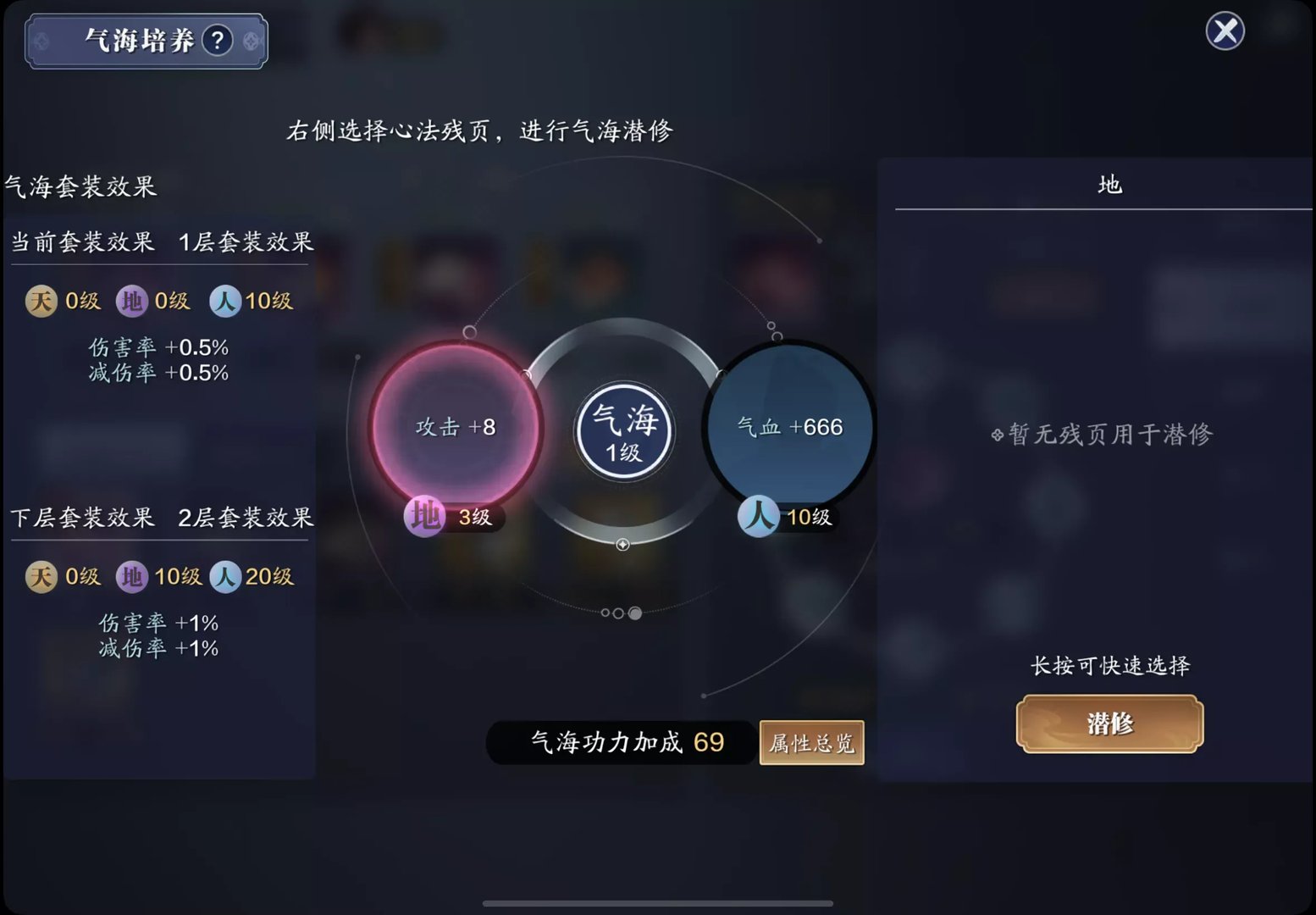The height and width of the screenshot is (915, 1316).
Task: Click the 人 20级 badge in lower set effects
Action: click(x=226, y=576)
